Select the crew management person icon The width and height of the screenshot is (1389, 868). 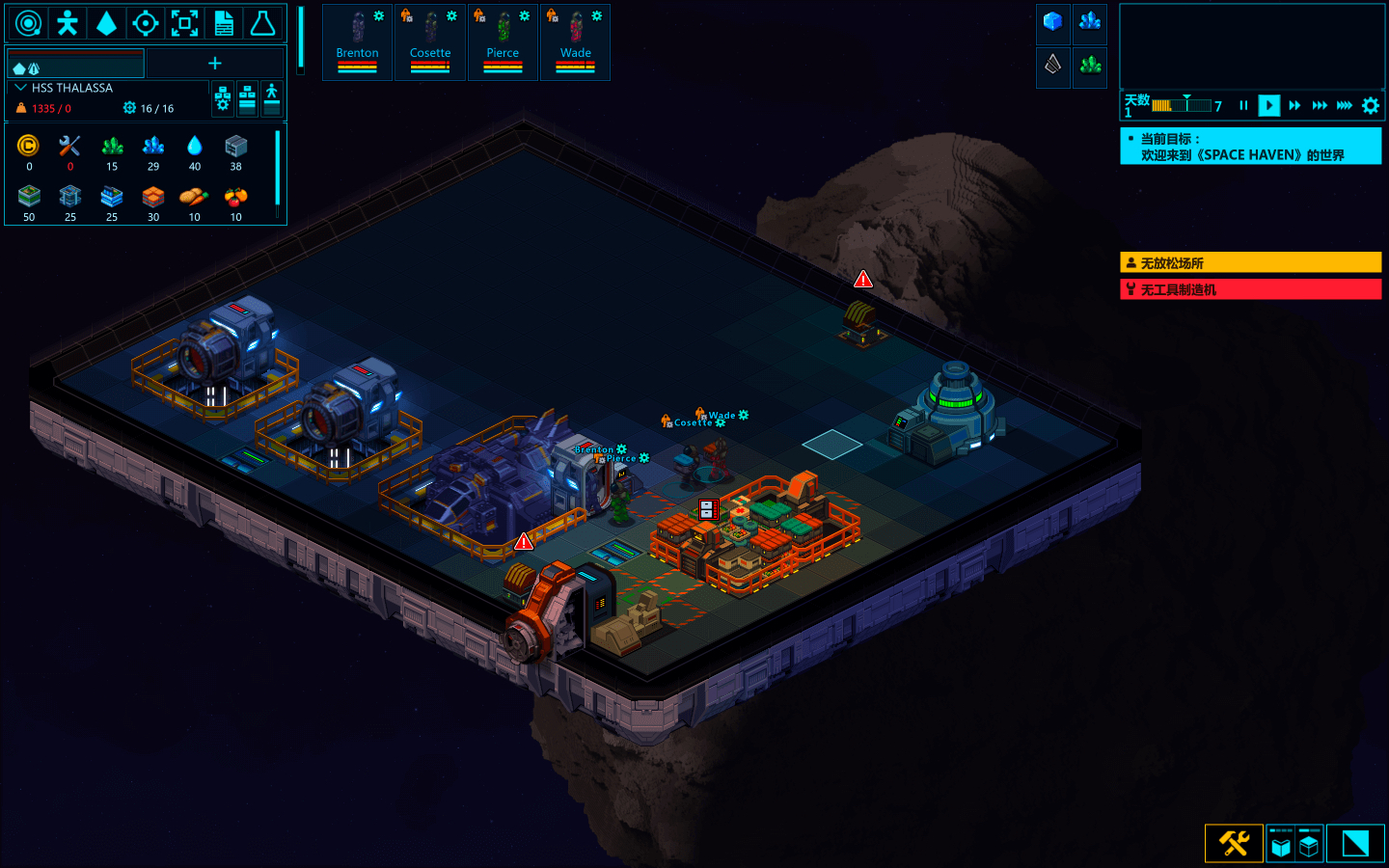click(67, 22)
